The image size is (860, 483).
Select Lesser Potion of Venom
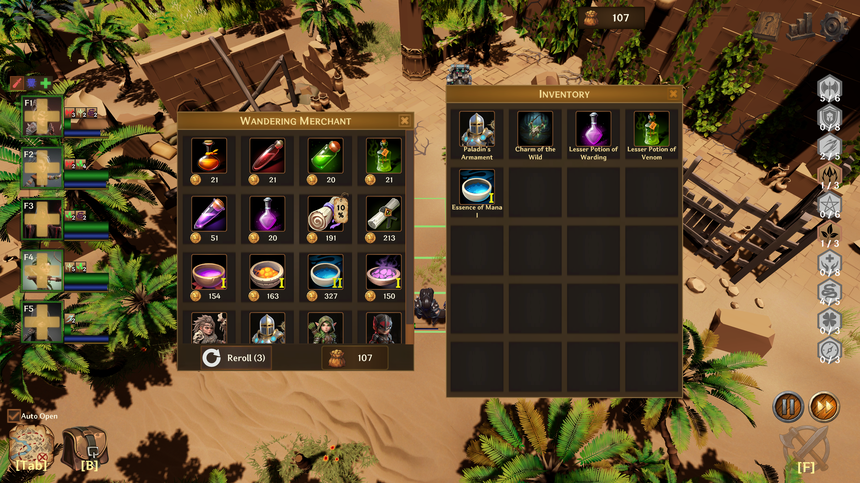click(652, 129)
